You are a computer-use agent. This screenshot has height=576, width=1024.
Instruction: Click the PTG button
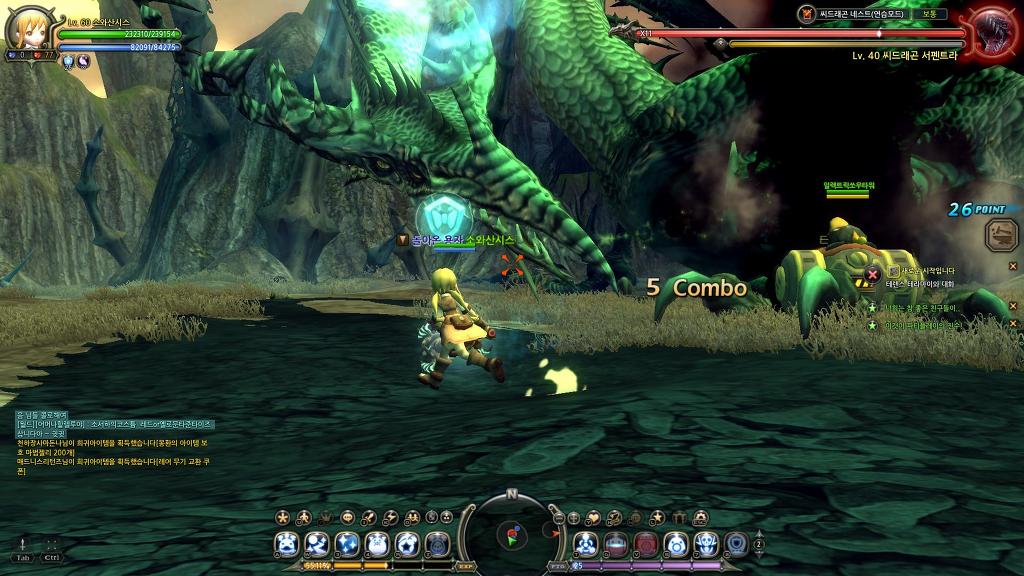(556, 566)
